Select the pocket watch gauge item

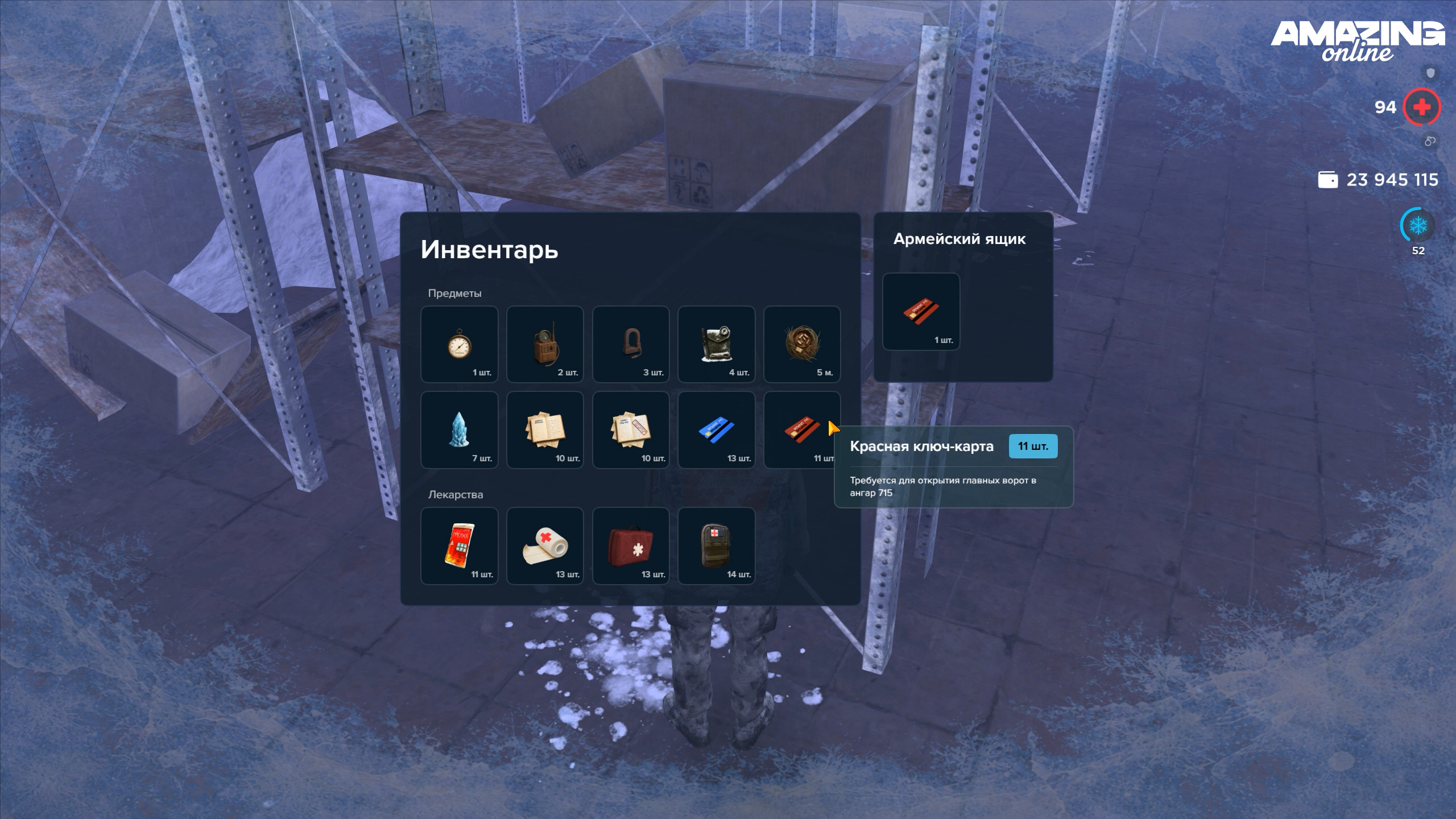click(459, 344)
